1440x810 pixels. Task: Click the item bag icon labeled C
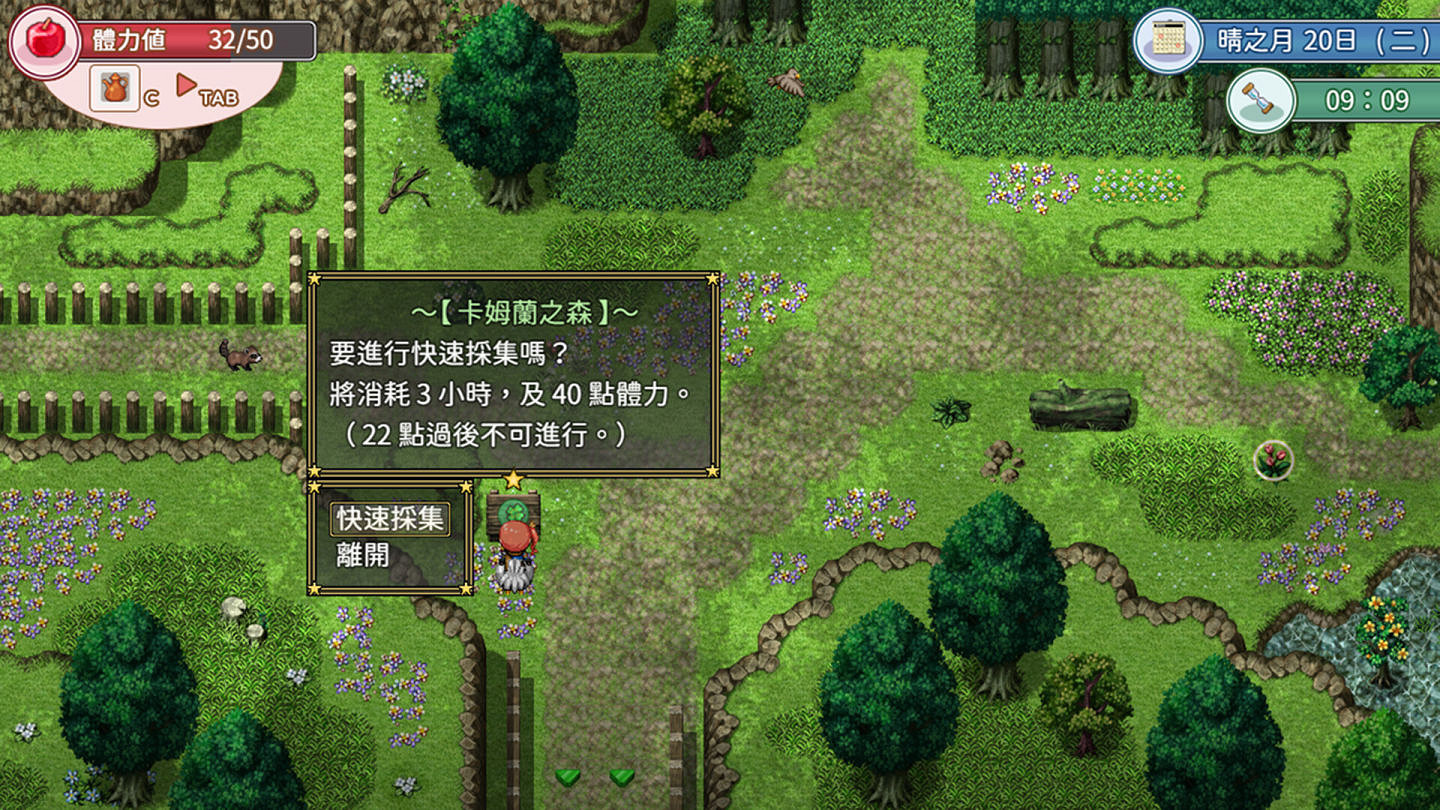115,89
